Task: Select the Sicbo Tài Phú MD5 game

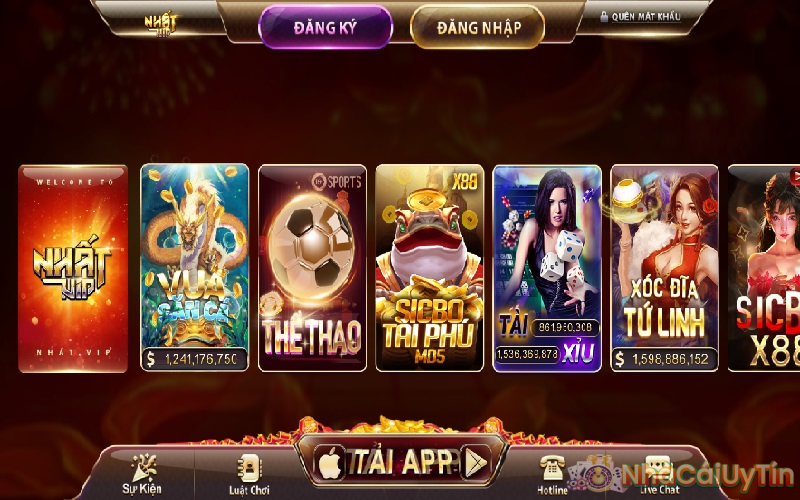Action: click(429, 268)
